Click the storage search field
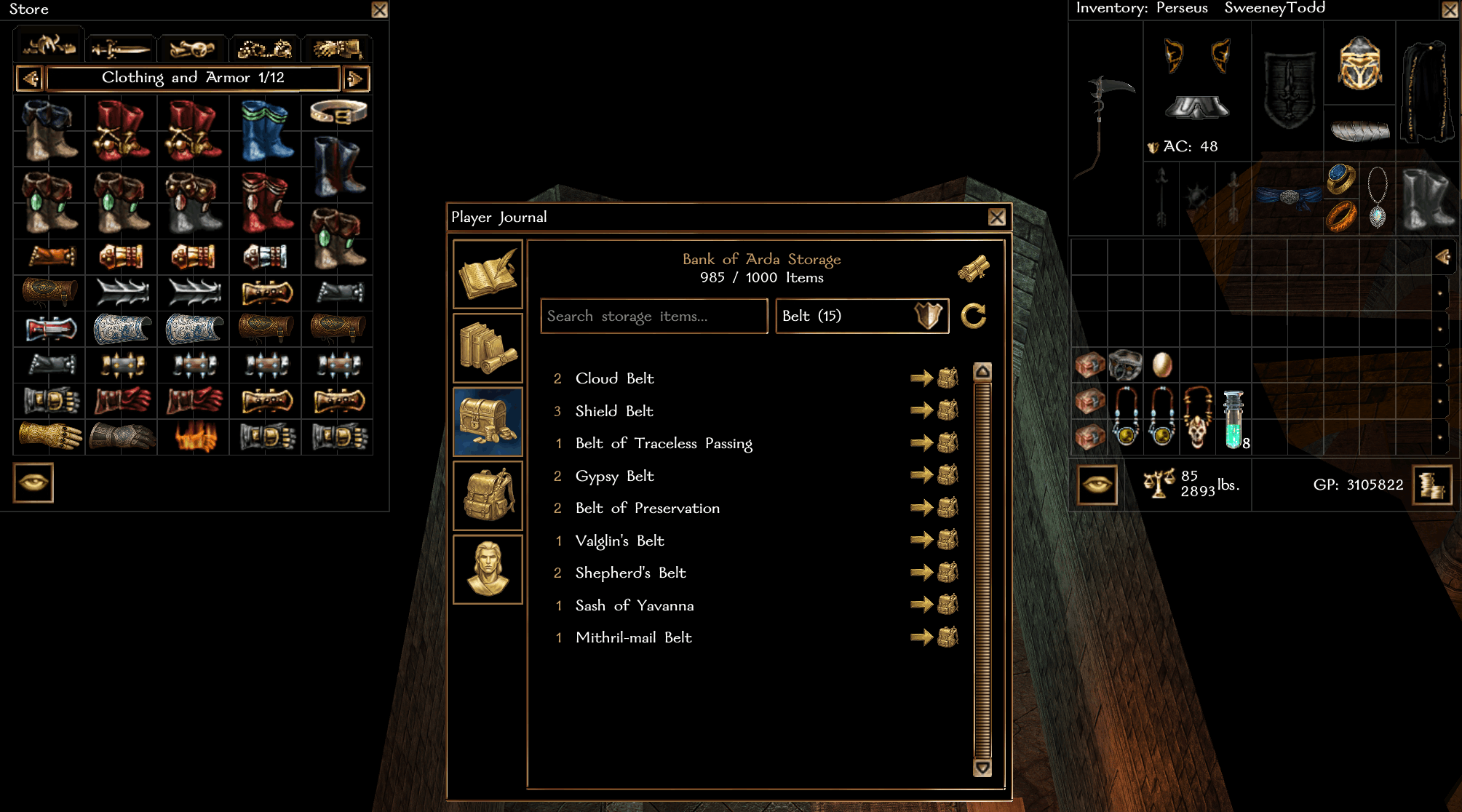1462x812 pixels. 653,316
